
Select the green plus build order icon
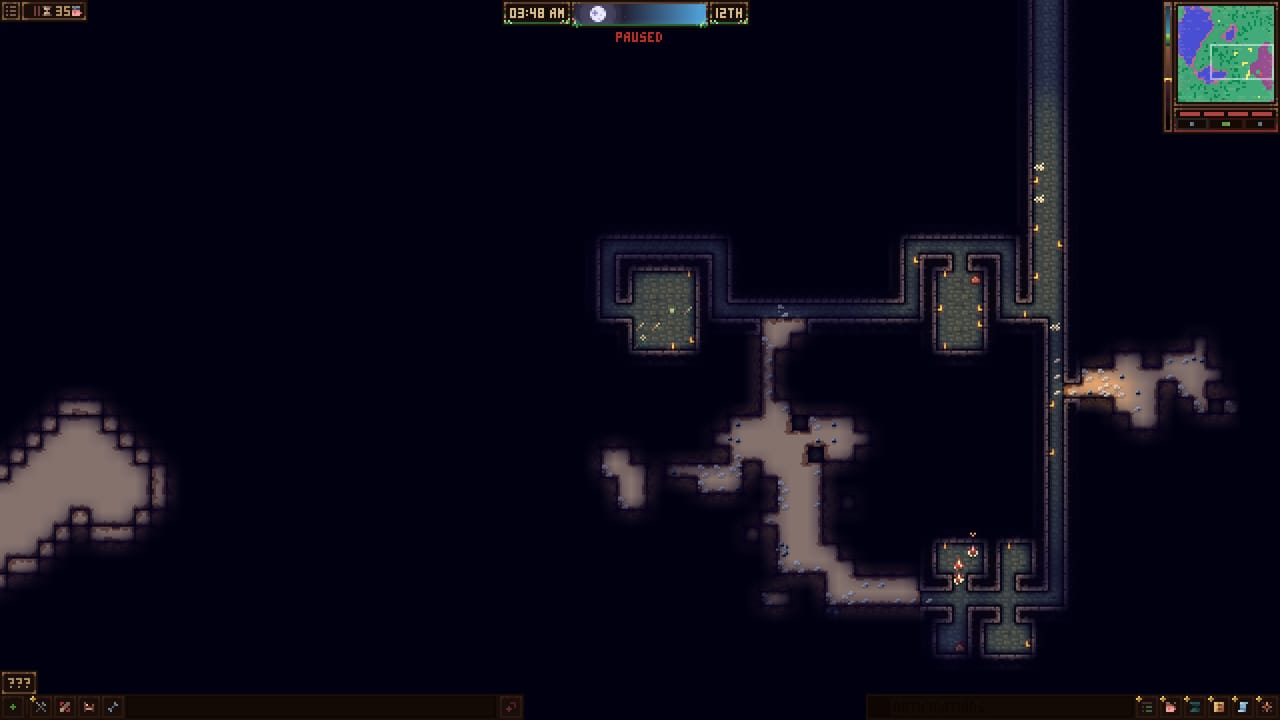coord(12,706)
